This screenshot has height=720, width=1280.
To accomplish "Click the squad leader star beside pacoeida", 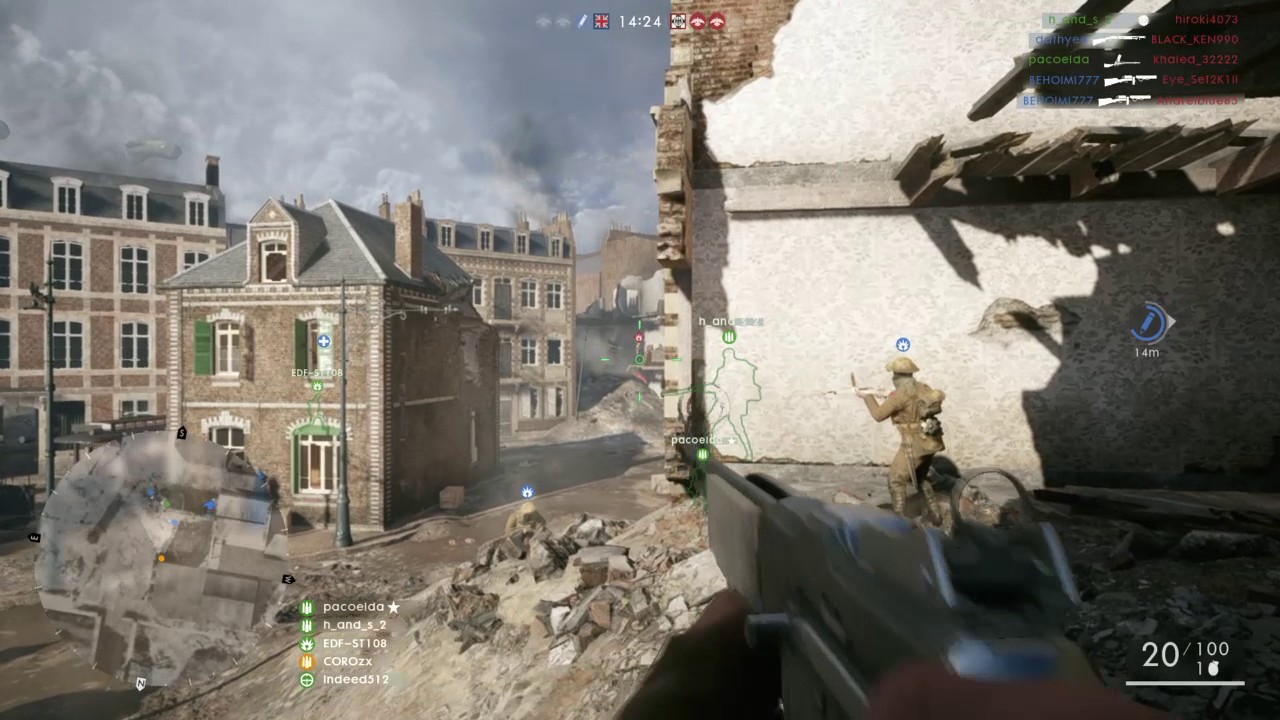I will (x=393, y=606).
